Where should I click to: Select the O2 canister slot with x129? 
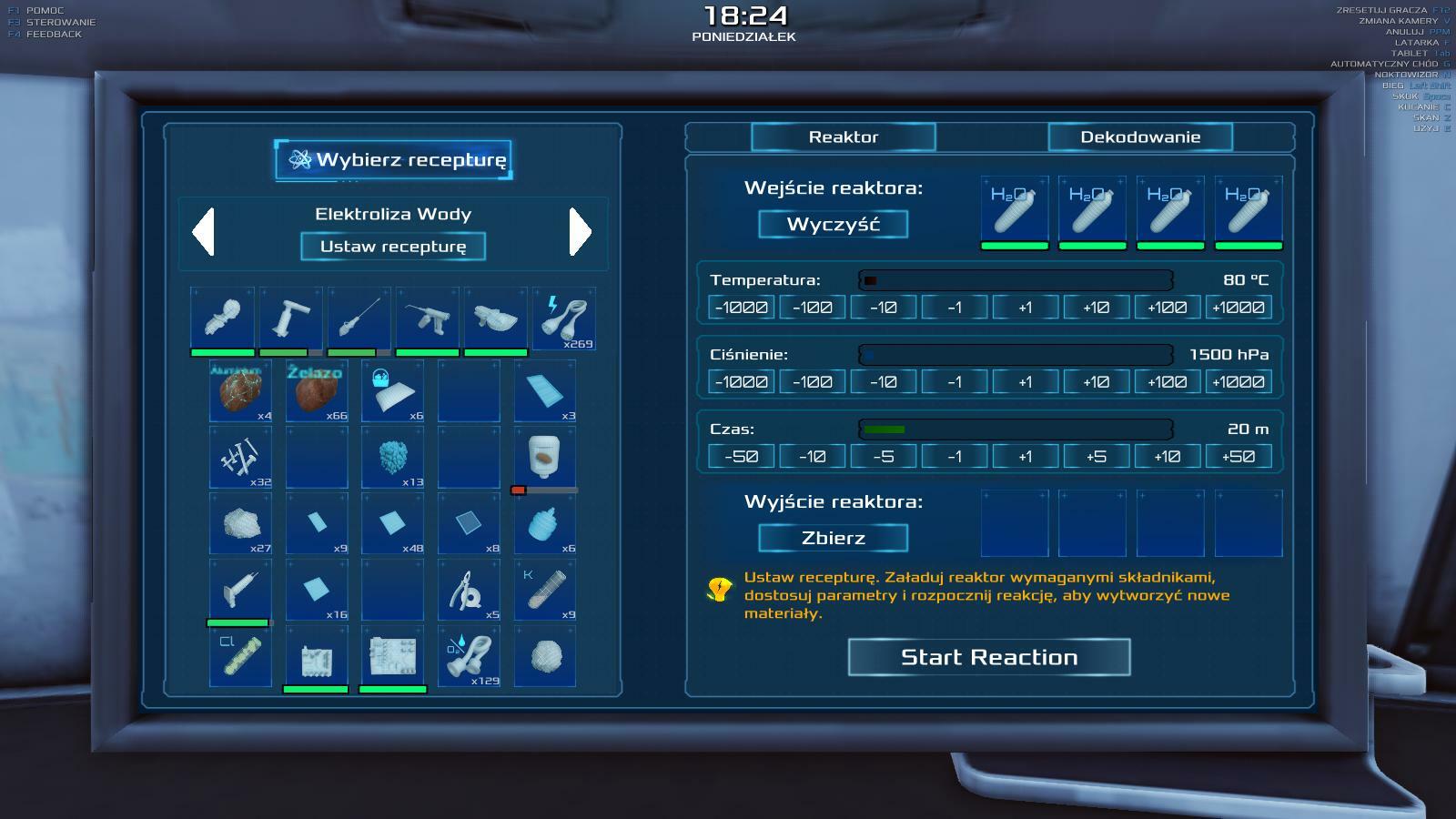pos(469,655)
